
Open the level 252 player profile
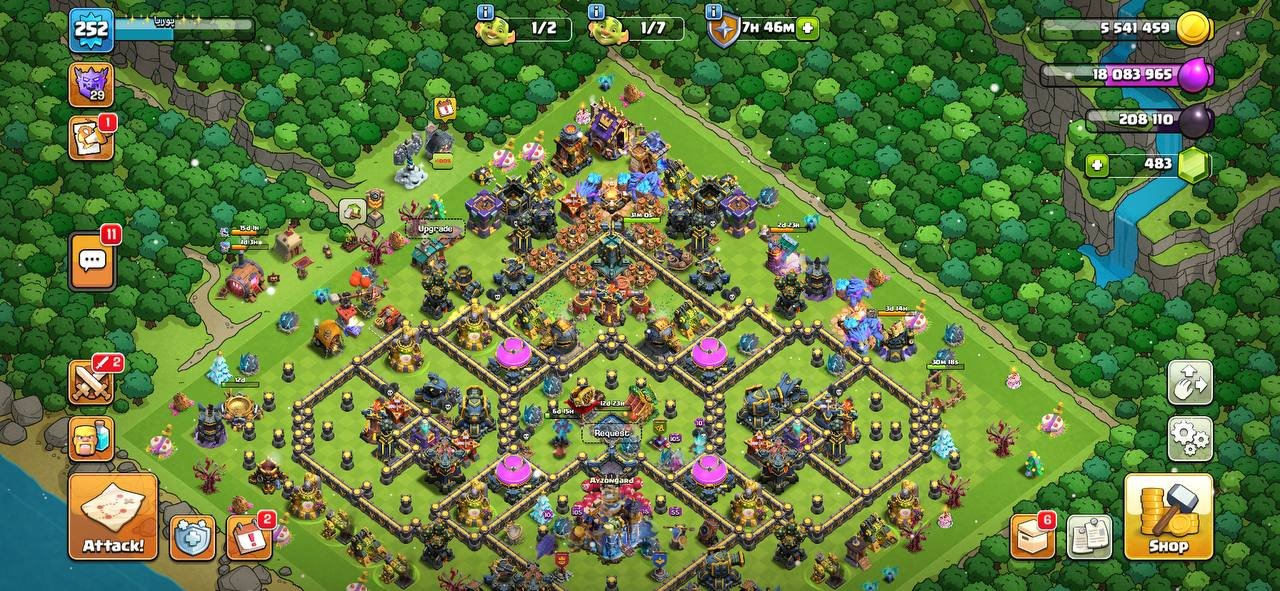tap(91, 30)
